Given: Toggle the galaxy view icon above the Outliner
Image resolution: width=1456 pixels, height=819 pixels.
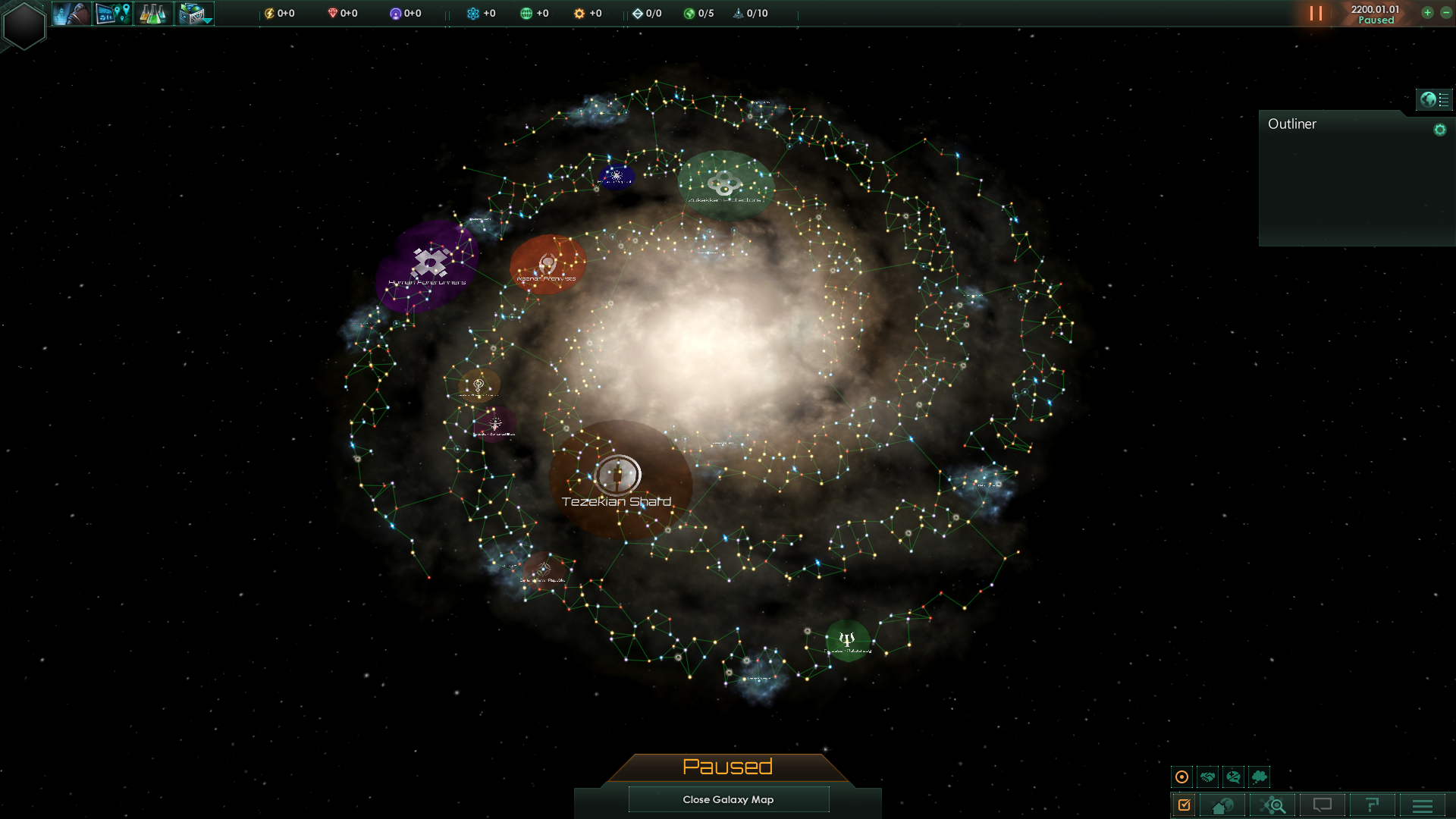Looking at the screenshot, I should coord(1429,98).
